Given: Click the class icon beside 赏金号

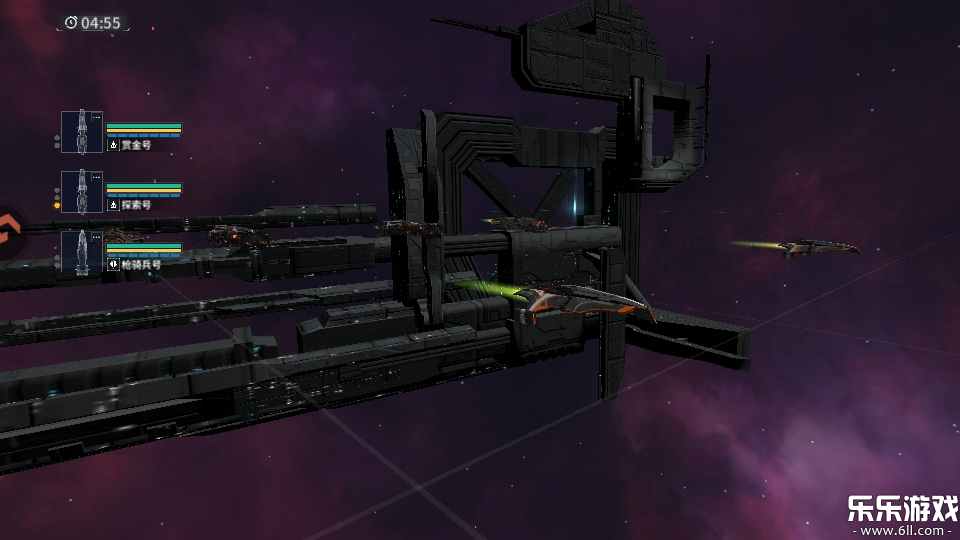Looking at the screenshot, I should [x=113, y=145].
